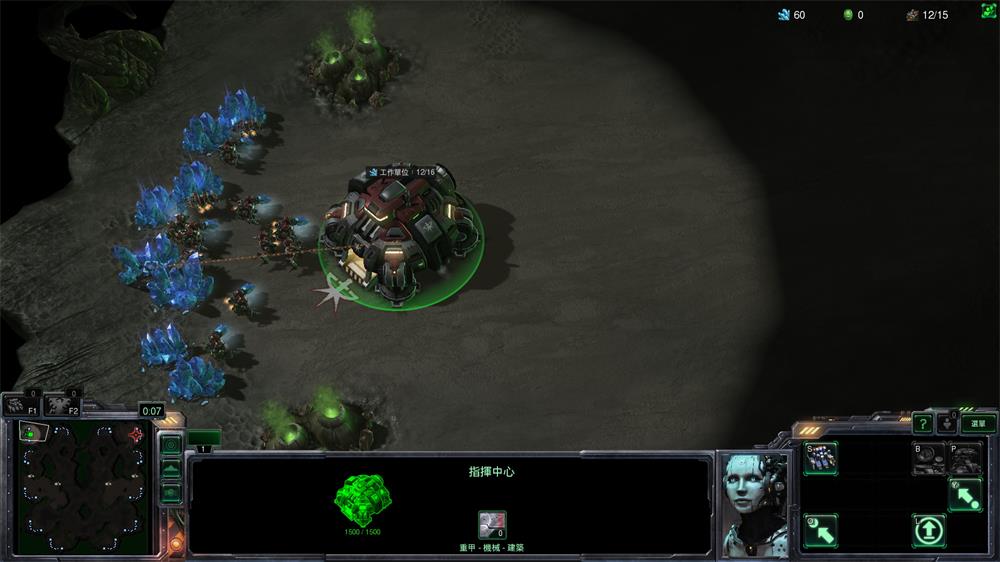Train an SCV from the command card
The width and height of the screenshot is (1000, 562).
pyautogui.click(x=821, y=459)
